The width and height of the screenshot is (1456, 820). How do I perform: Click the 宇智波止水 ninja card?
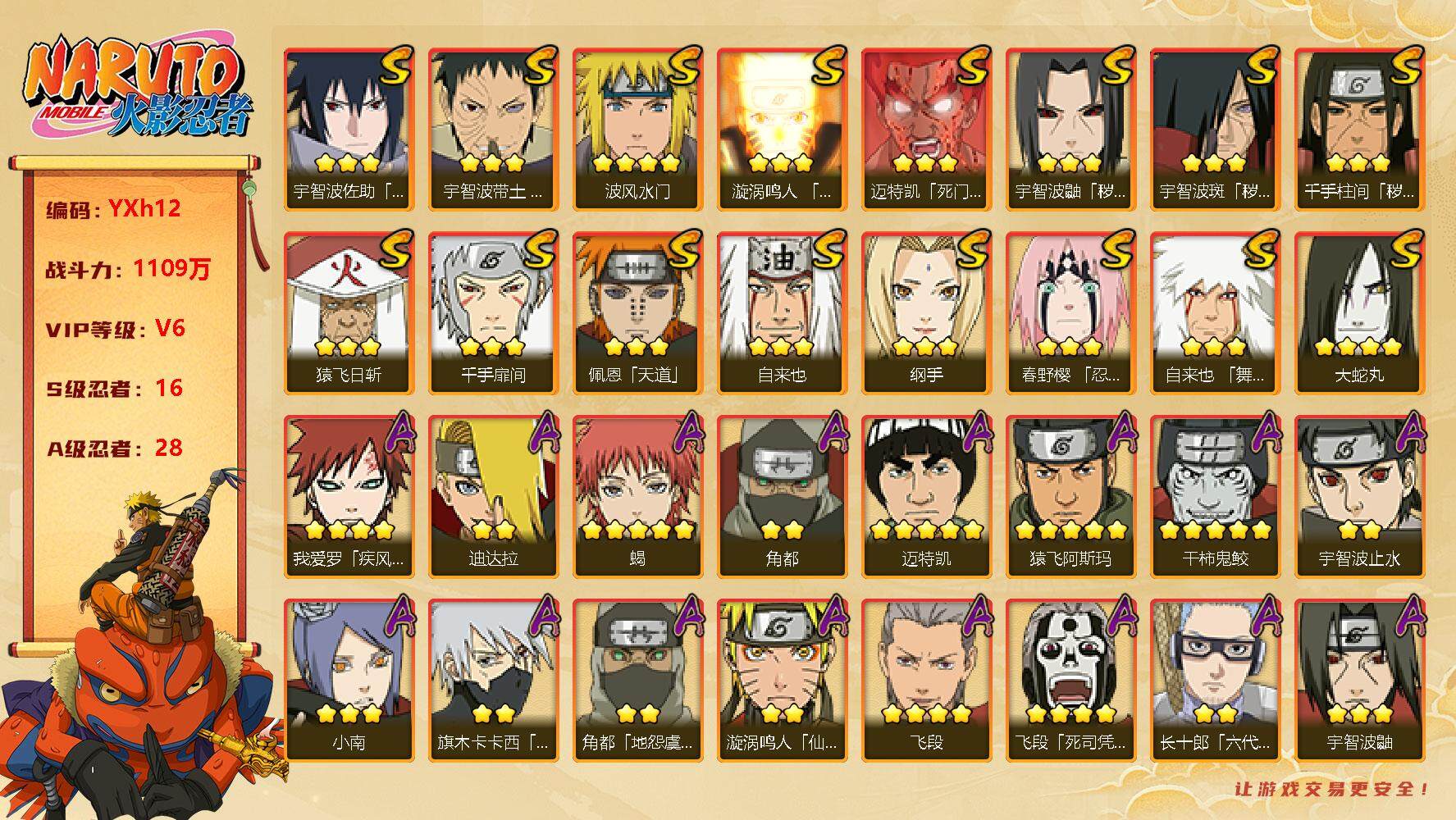coord(1359,495)
